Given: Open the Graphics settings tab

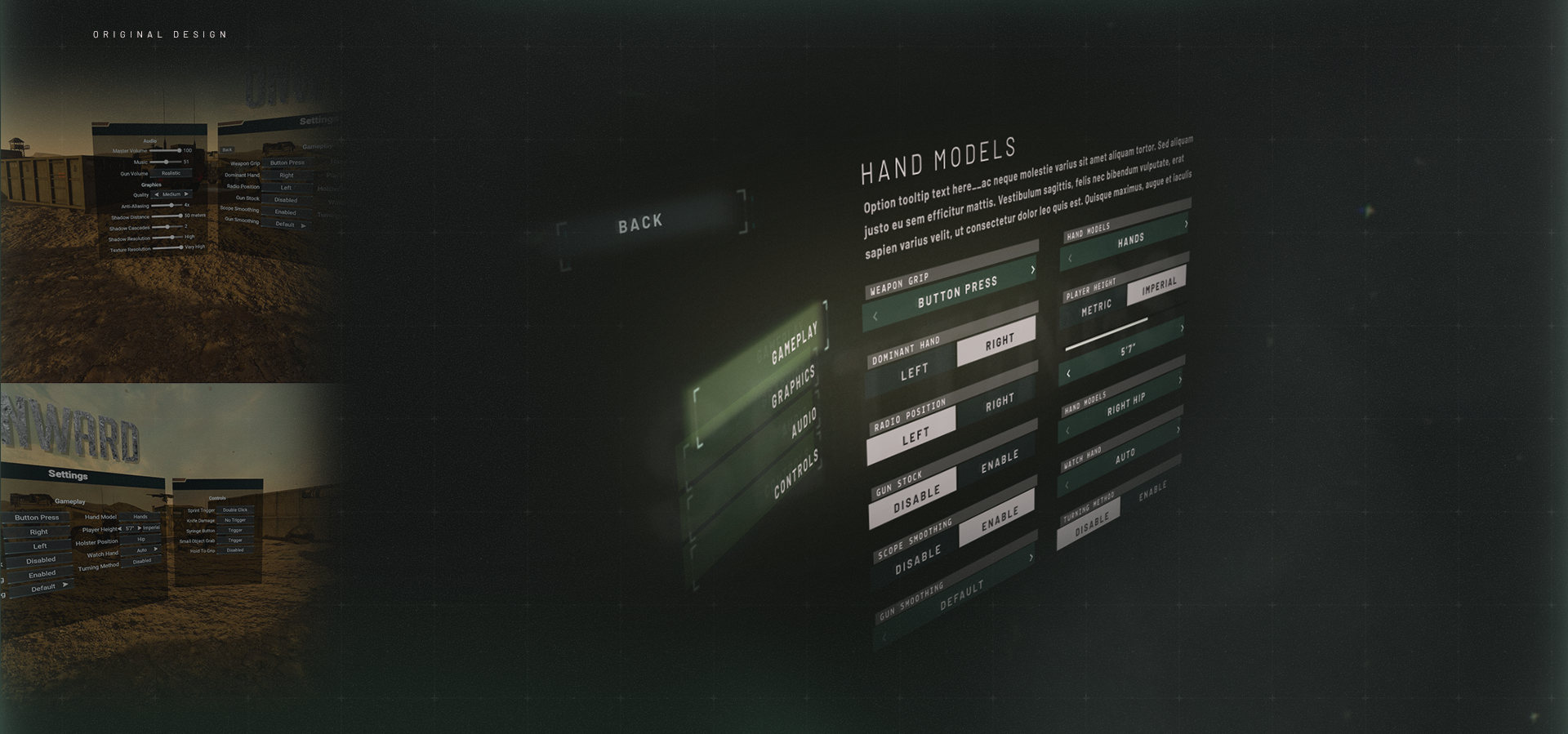Looking at the screenshot, I should point(793,386).
